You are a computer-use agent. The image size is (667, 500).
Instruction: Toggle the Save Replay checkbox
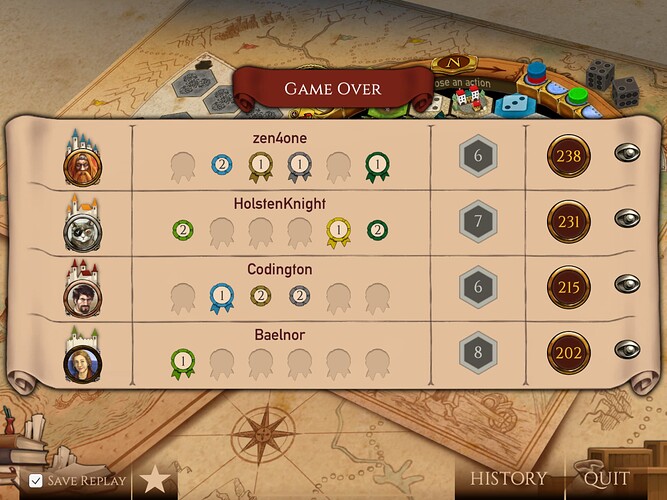tap(36, 481)
